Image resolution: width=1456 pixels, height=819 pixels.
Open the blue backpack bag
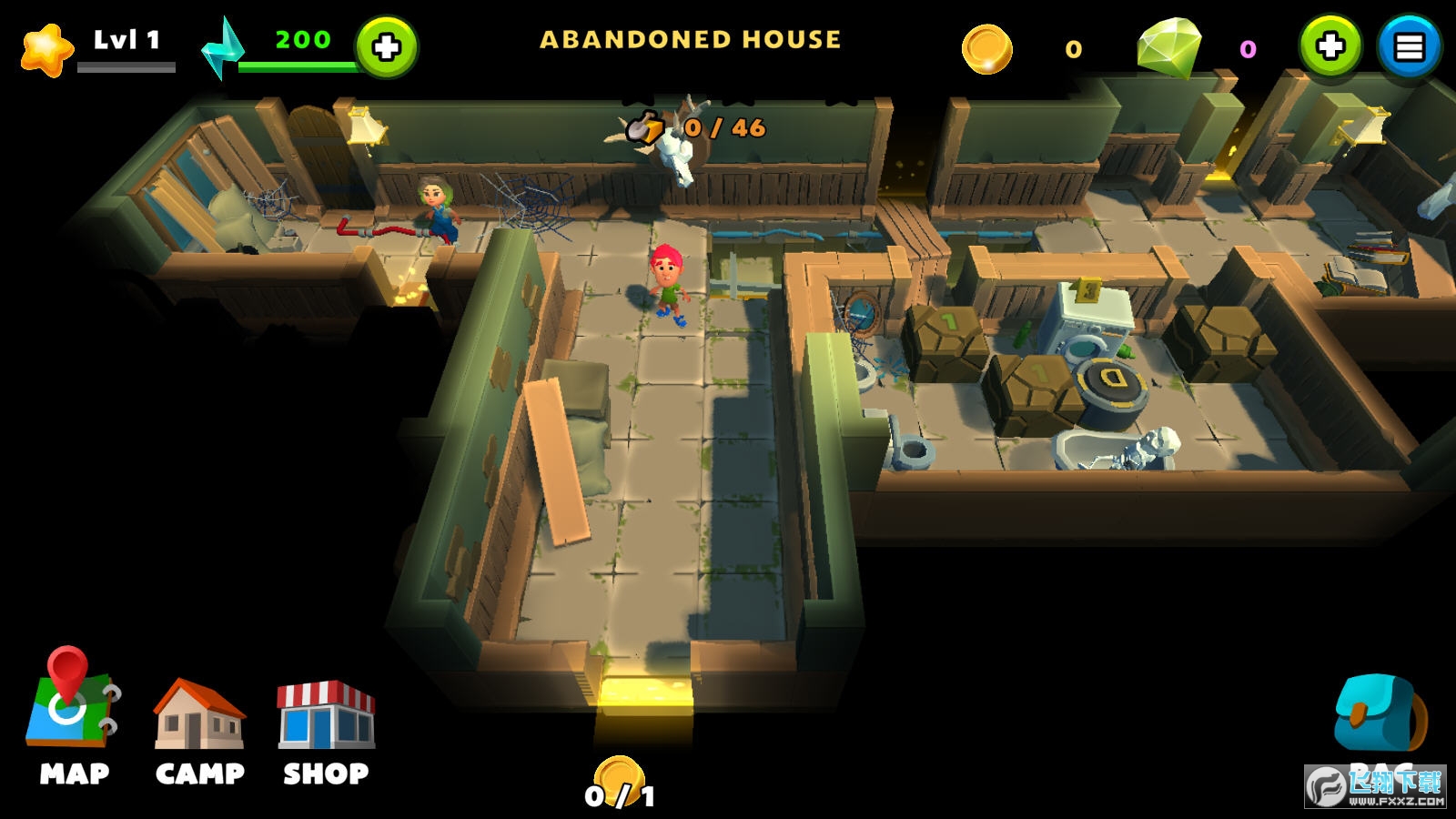(x=1378, y=715)
